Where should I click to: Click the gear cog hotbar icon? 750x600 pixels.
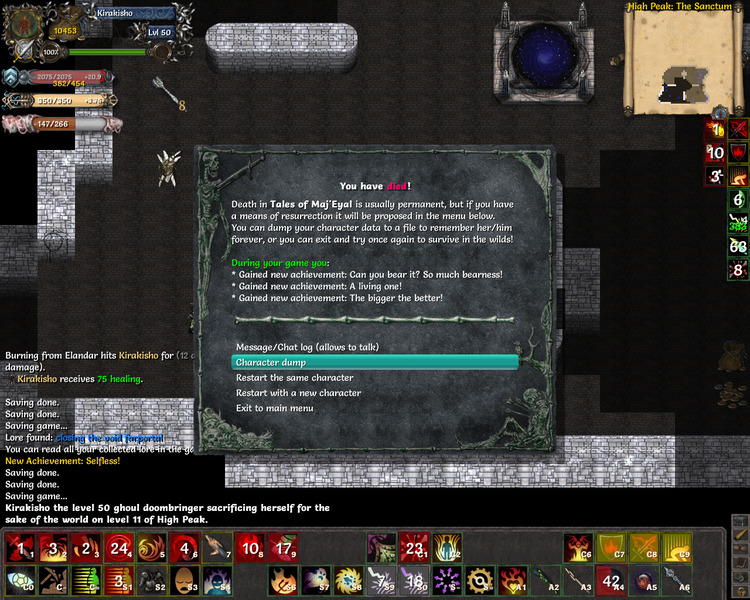[x=479, y=580]
